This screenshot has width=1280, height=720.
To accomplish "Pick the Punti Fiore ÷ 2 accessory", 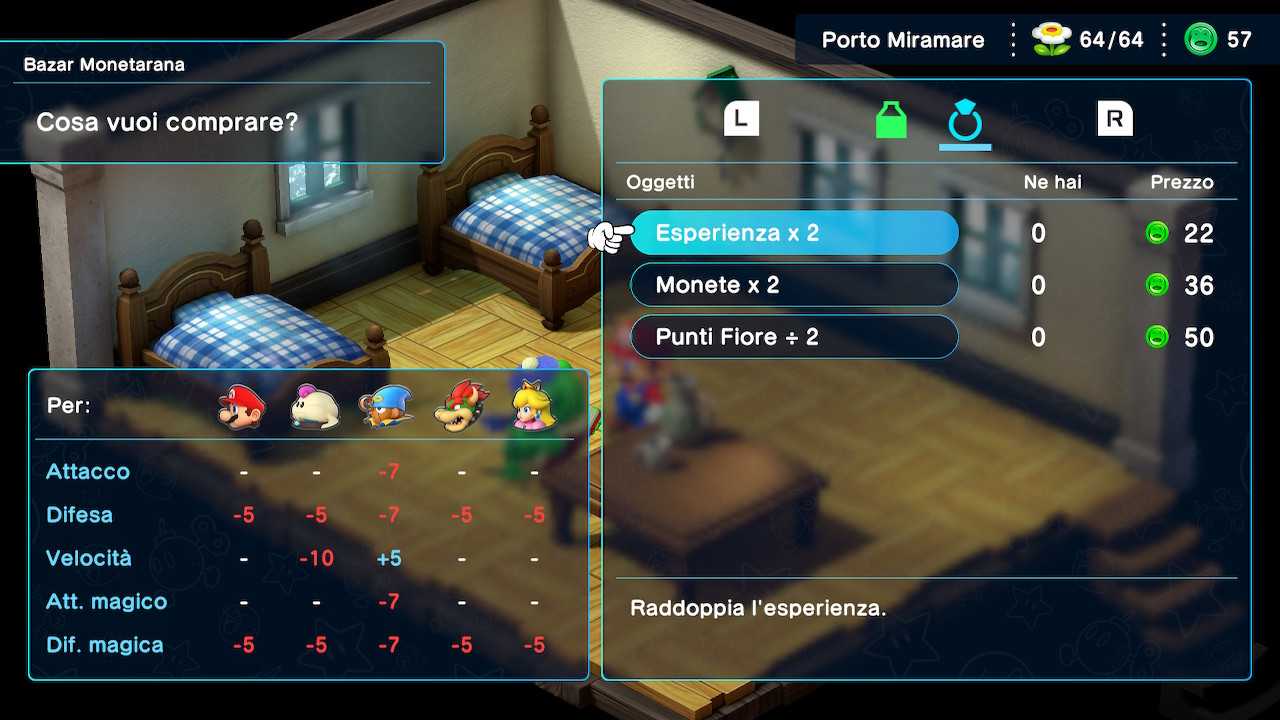I will [x=794, y=337].
